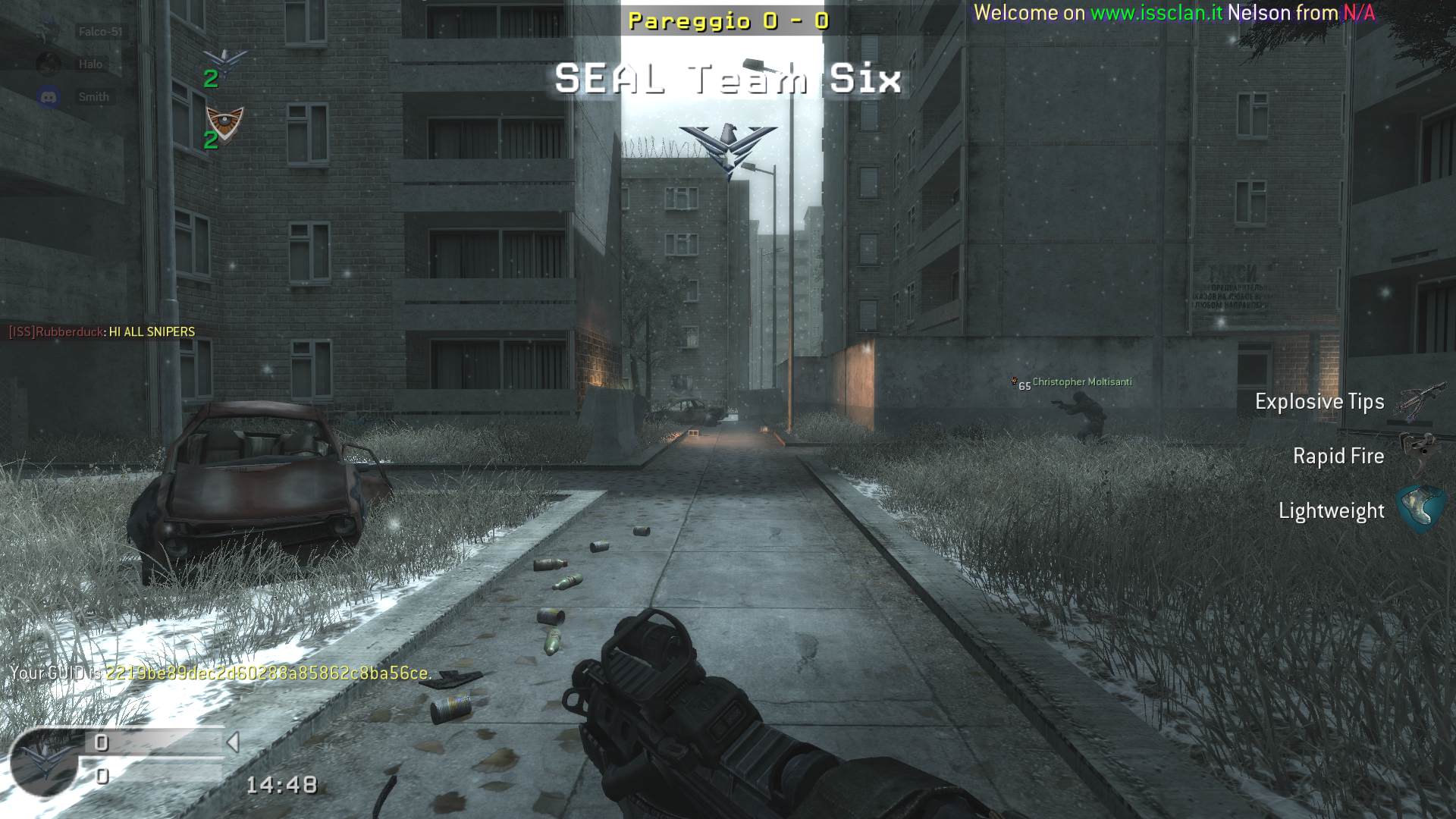Select Halo in the voice overlay list

[90, 64]
